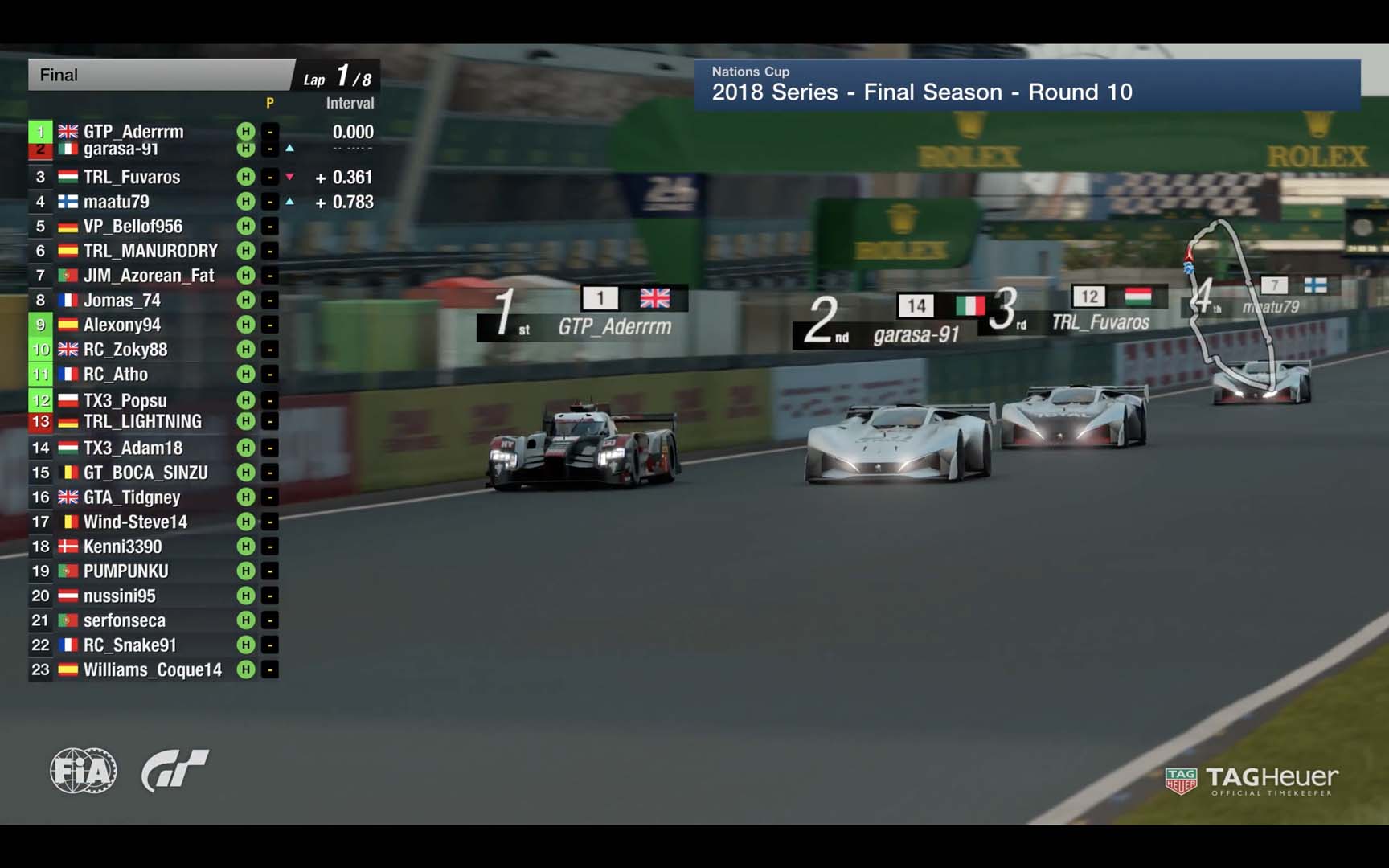Select VP_Bellof956 driver row
The height and width of the screenshot is (868, 1389).
(x=133, y=227)
